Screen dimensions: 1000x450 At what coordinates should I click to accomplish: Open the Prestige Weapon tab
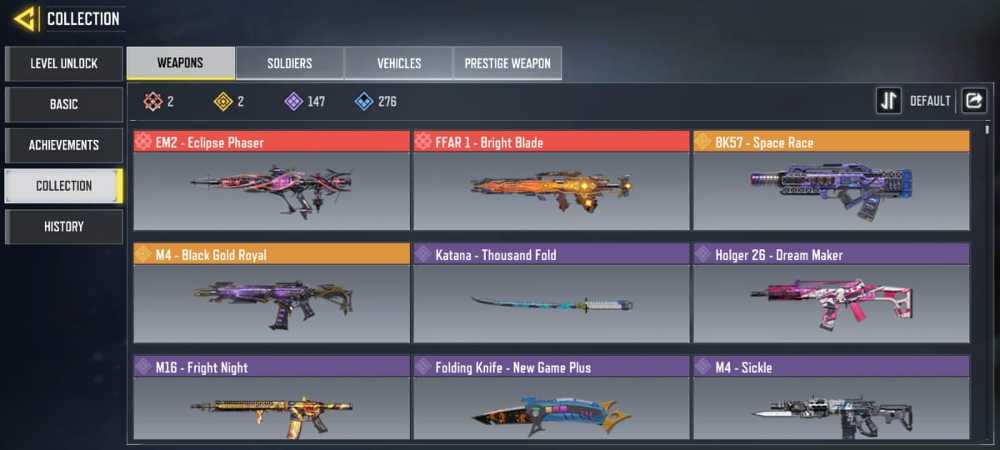click(x=508, y=63)
